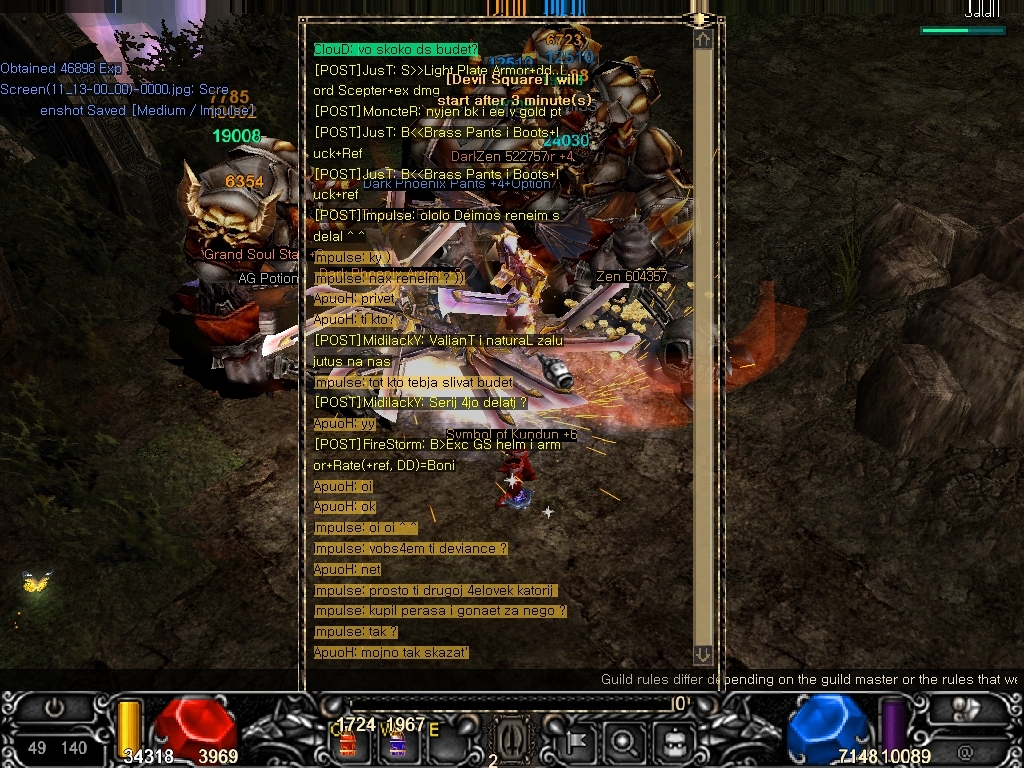Open the flag command button
The width and height of the screenshot is (1024, 768).
580,742
